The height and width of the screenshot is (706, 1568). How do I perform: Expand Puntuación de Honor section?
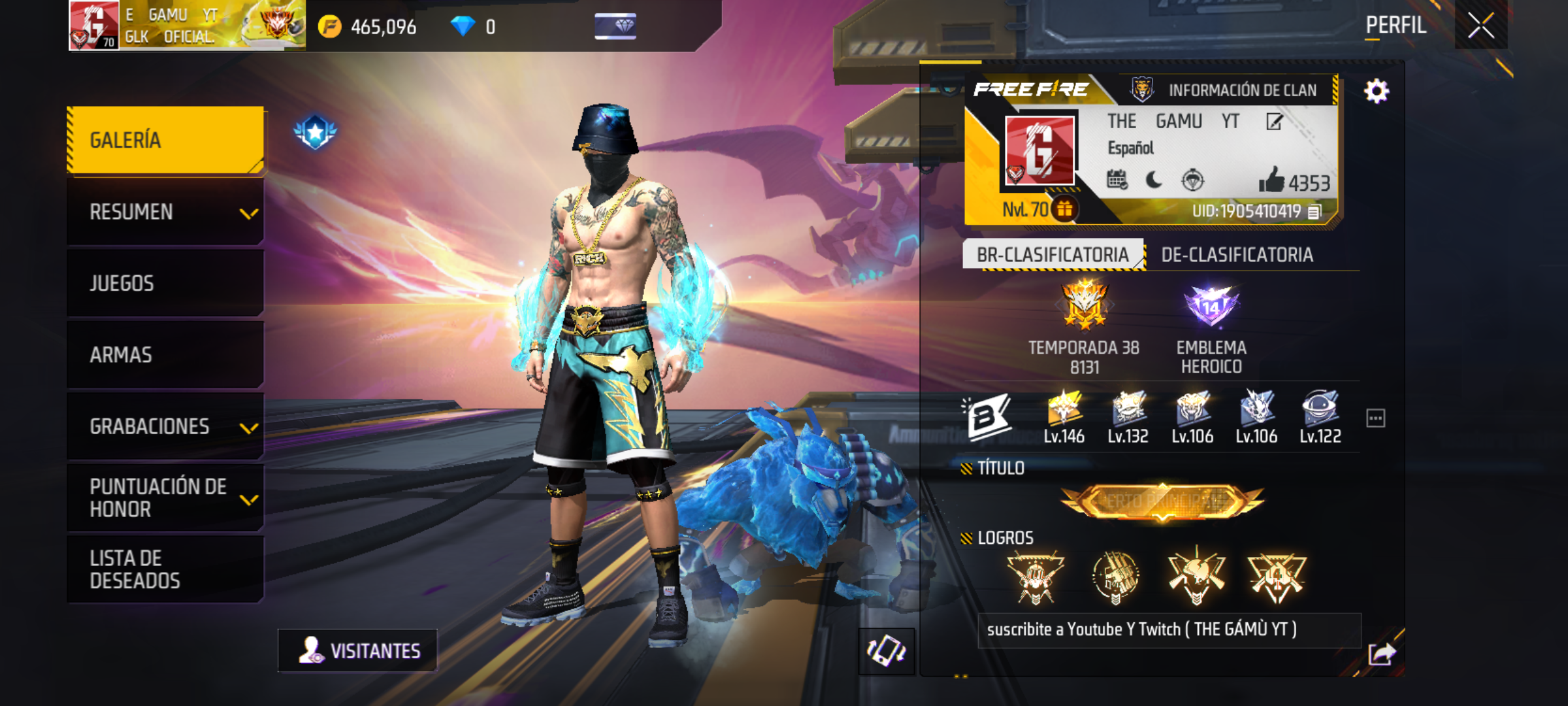click(x=165, y=497)
